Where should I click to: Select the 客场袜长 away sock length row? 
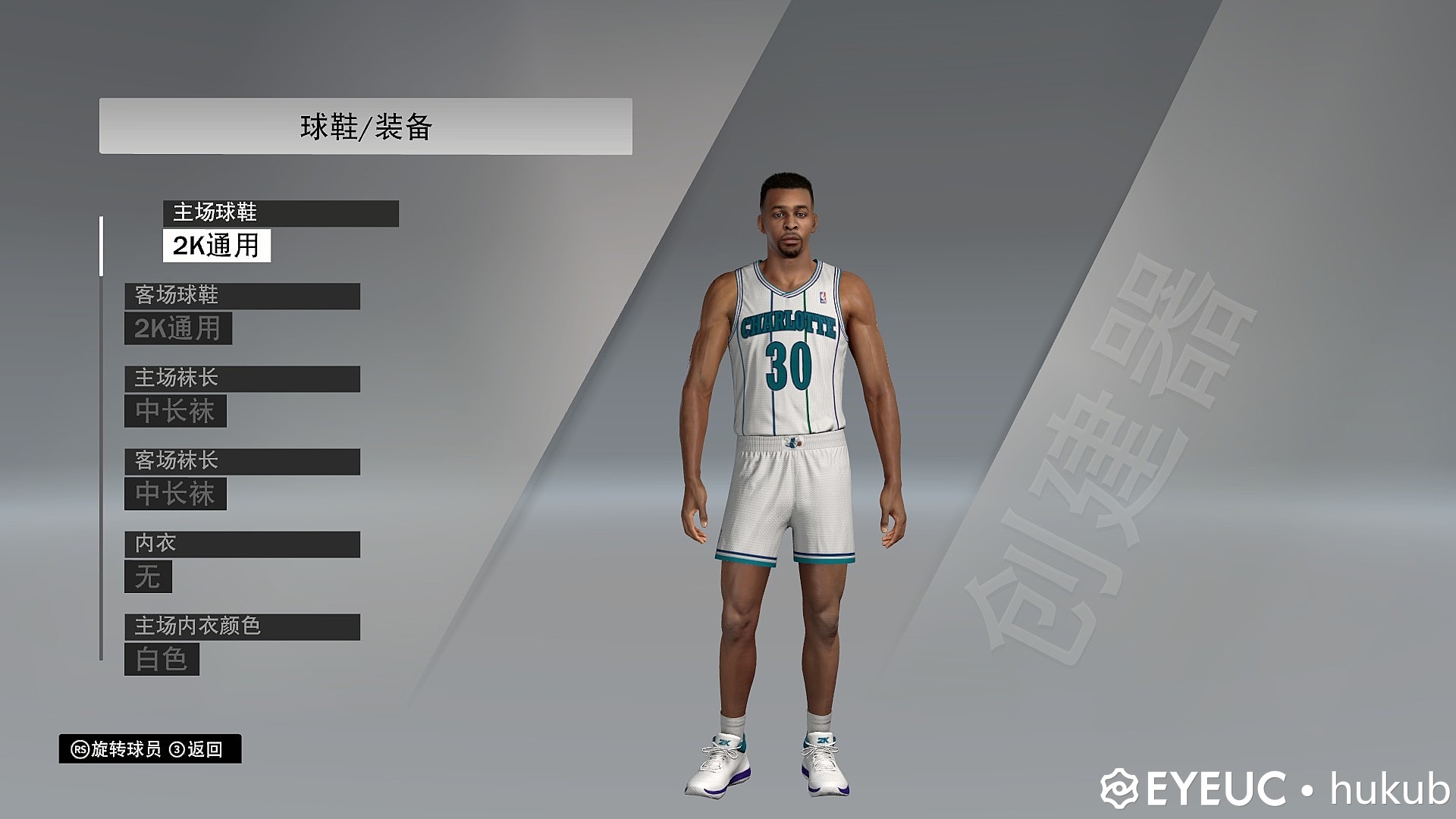pyautogui.click(x=242, y=461)
